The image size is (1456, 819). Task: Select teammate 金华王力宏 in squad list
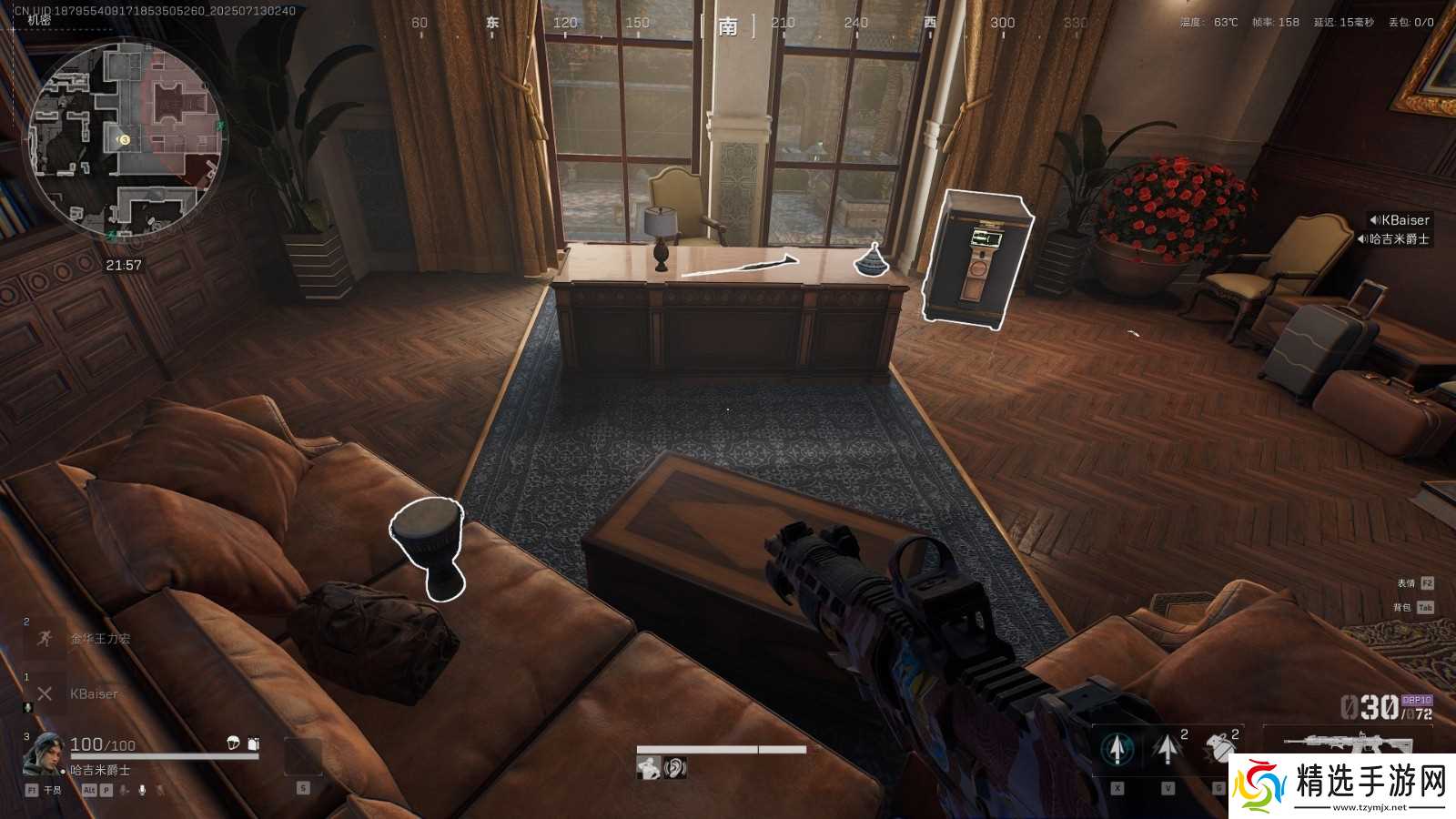pyautogui.click(x=100, y=639)
